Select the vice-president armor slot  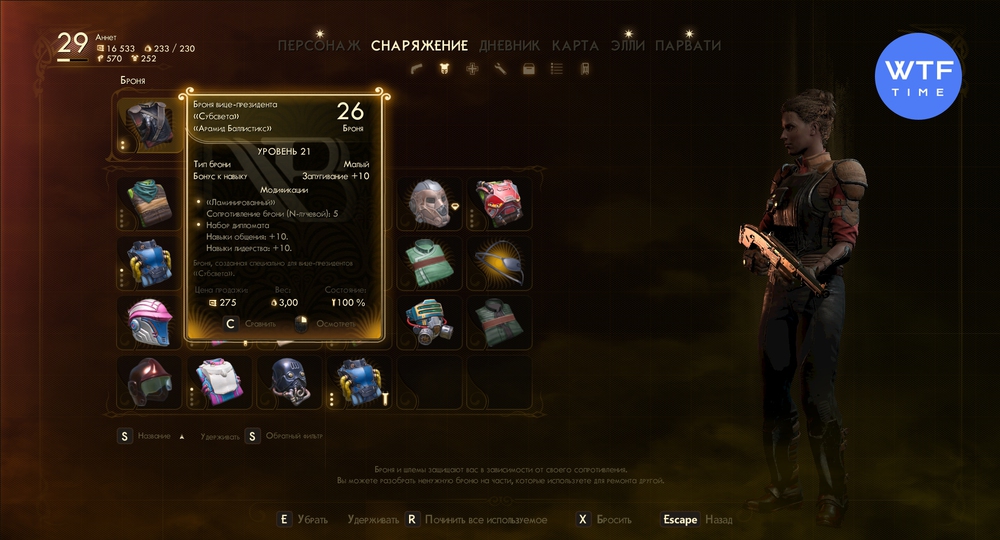point(149,124)
